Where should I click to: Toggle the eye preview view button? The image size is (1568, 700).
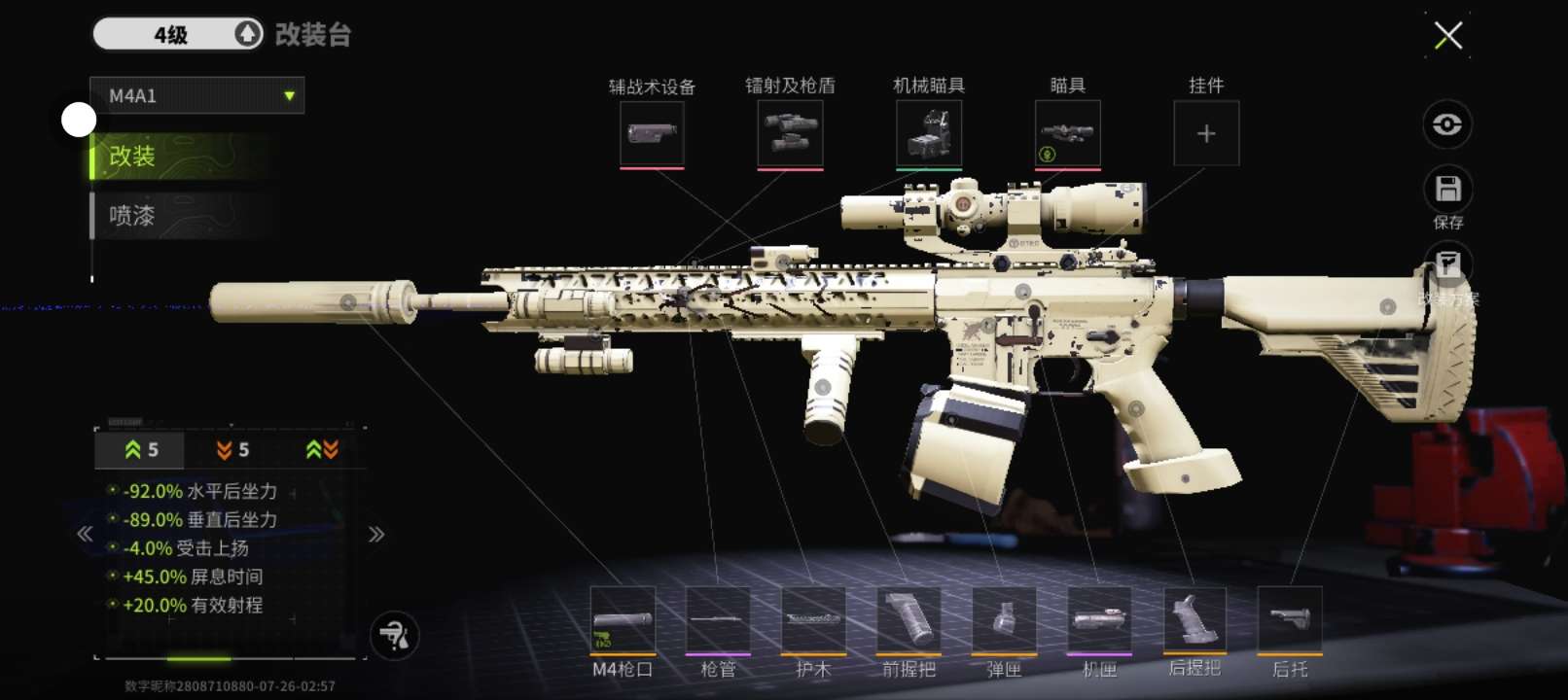pyautogui.click(x=1446, y=124)
